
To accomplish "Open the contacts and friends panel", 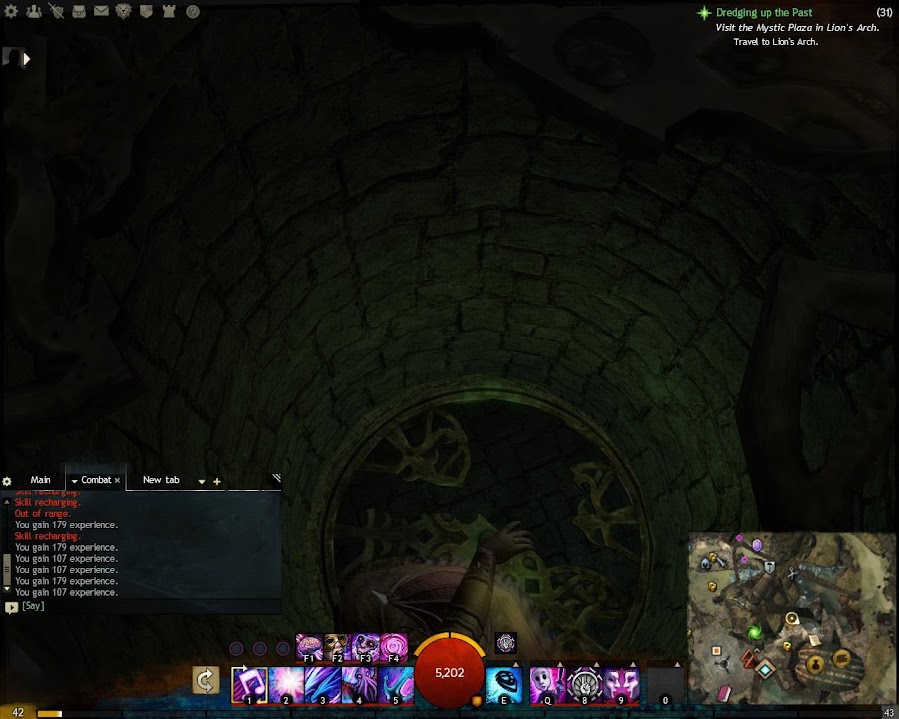I will pyautogui.click(x=34, y=12).
